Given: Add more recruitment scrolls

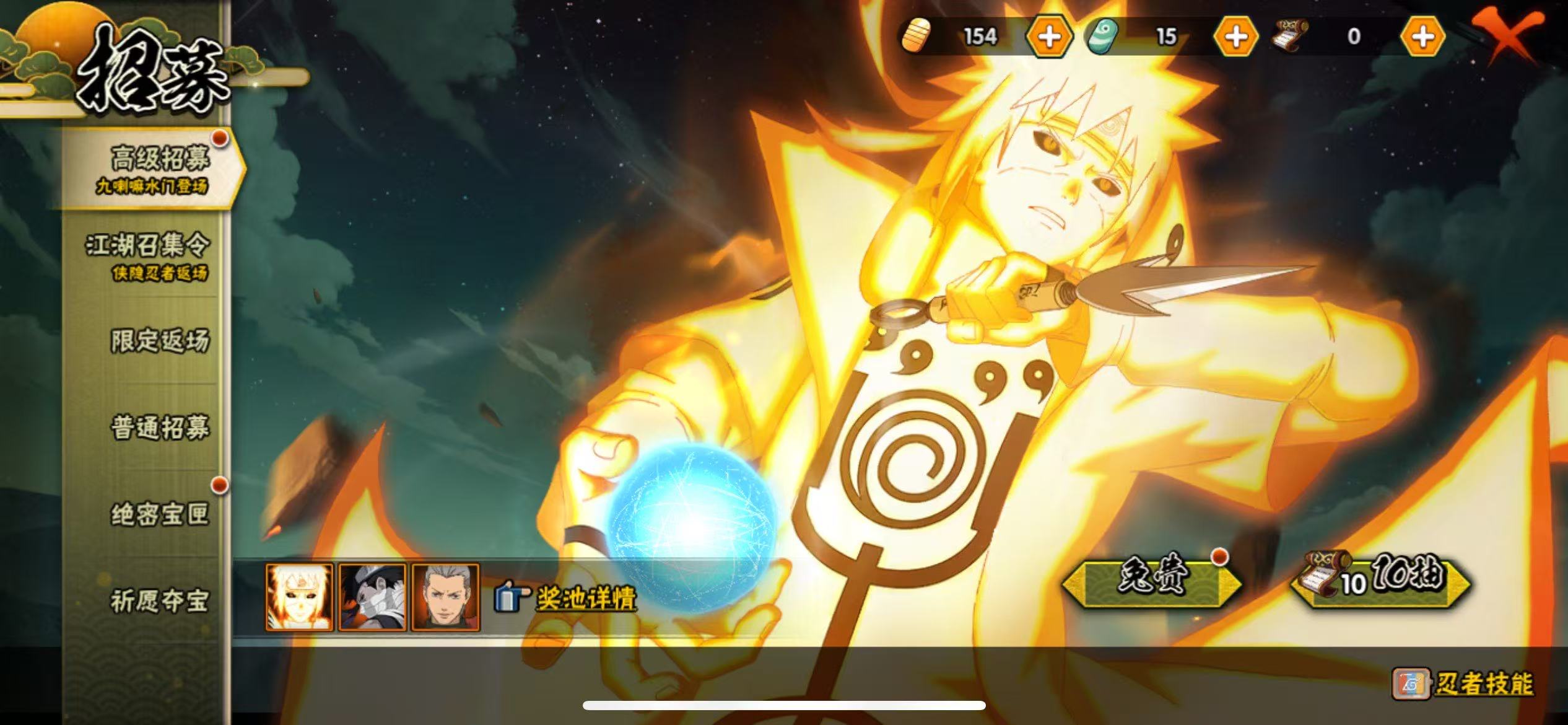Looking at the screenshot, I should coord(1422,37).
